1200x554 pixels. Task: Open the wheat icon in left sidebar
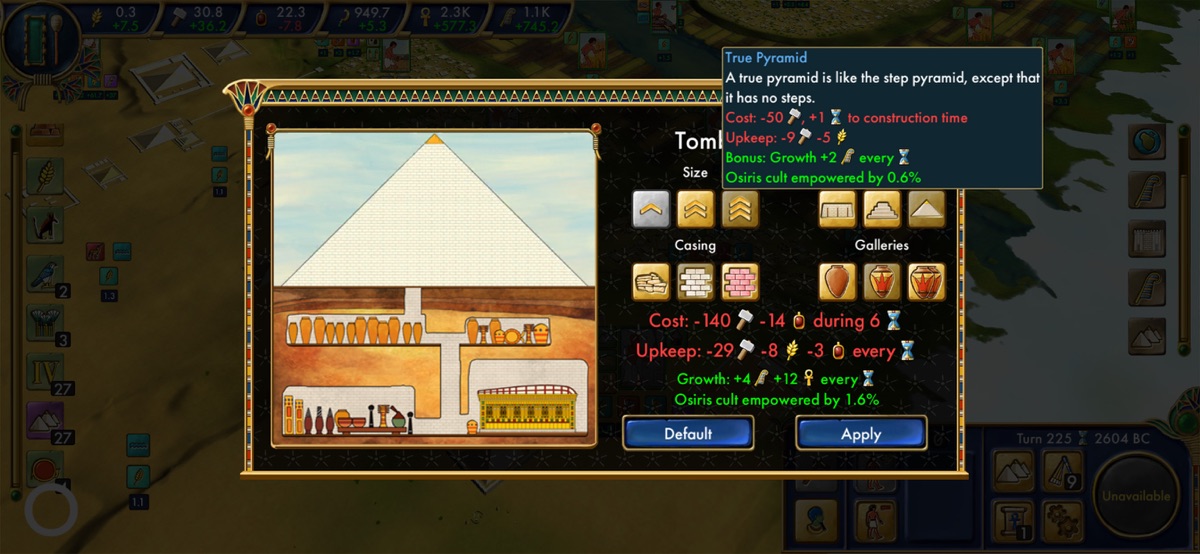click(x=45, y=176)
